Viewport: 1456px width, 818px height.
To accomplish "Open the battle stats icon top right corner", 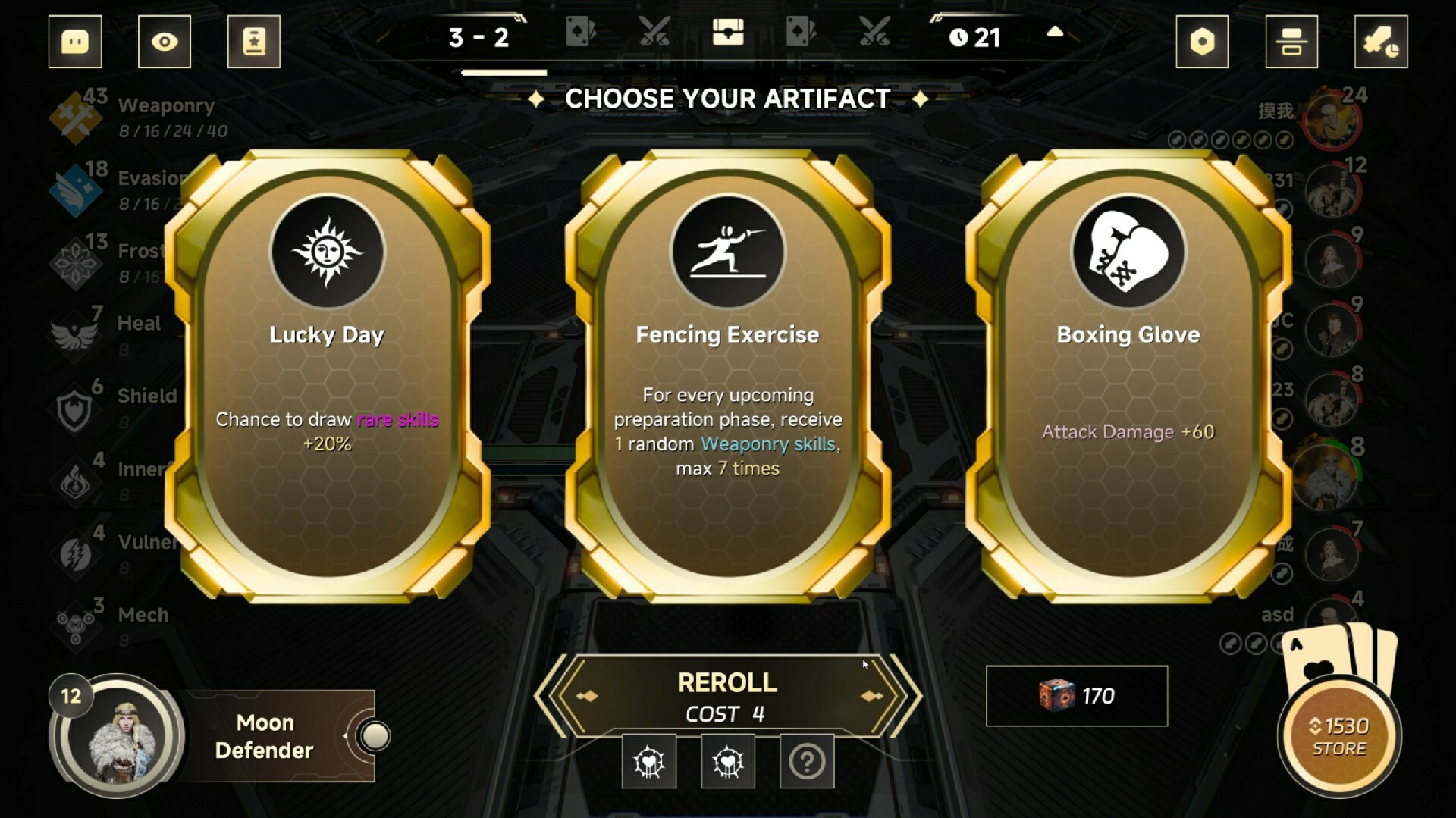I will coord(1382,42).
